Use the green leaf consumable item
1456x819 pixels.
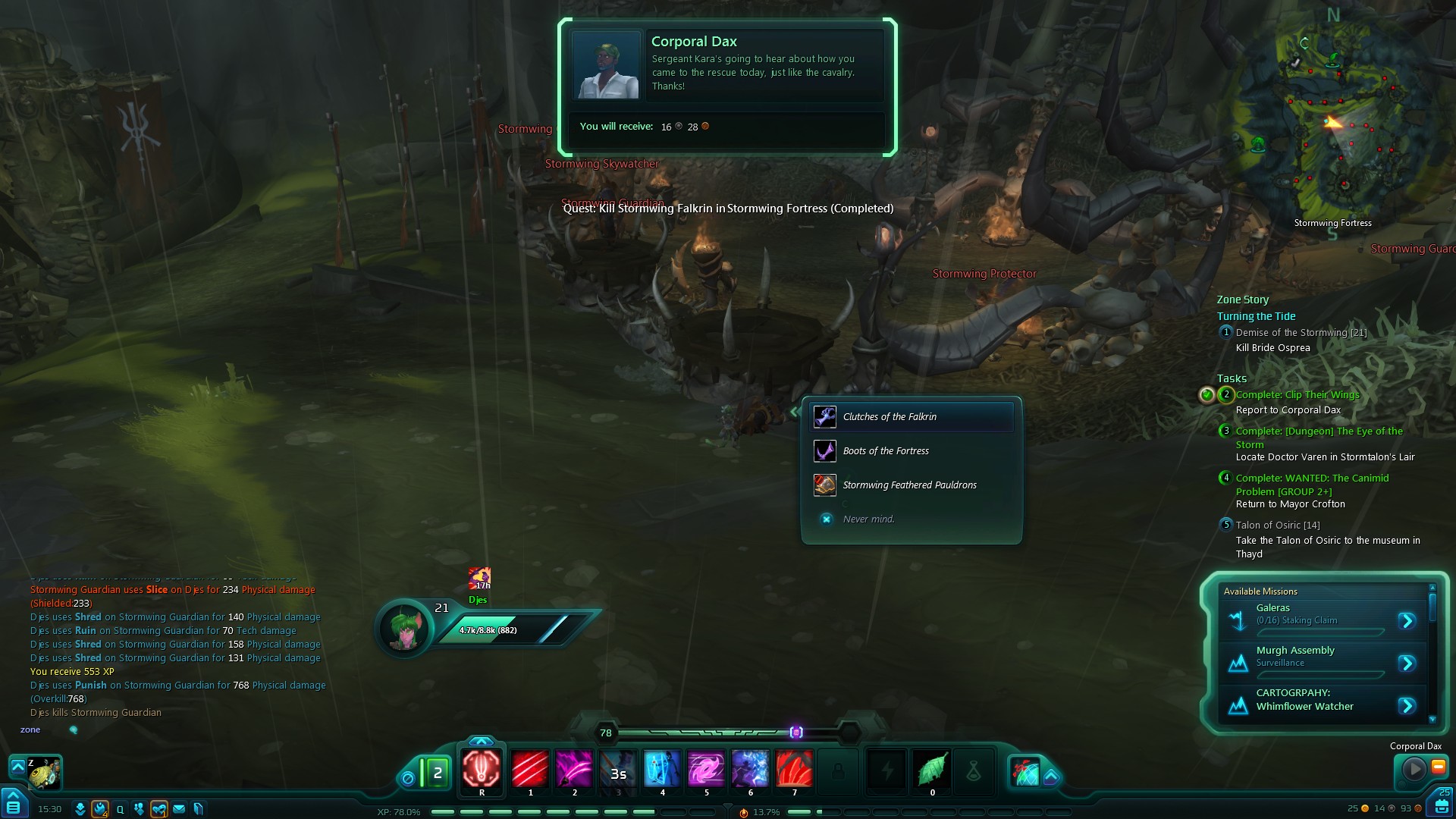click(932, 769)
